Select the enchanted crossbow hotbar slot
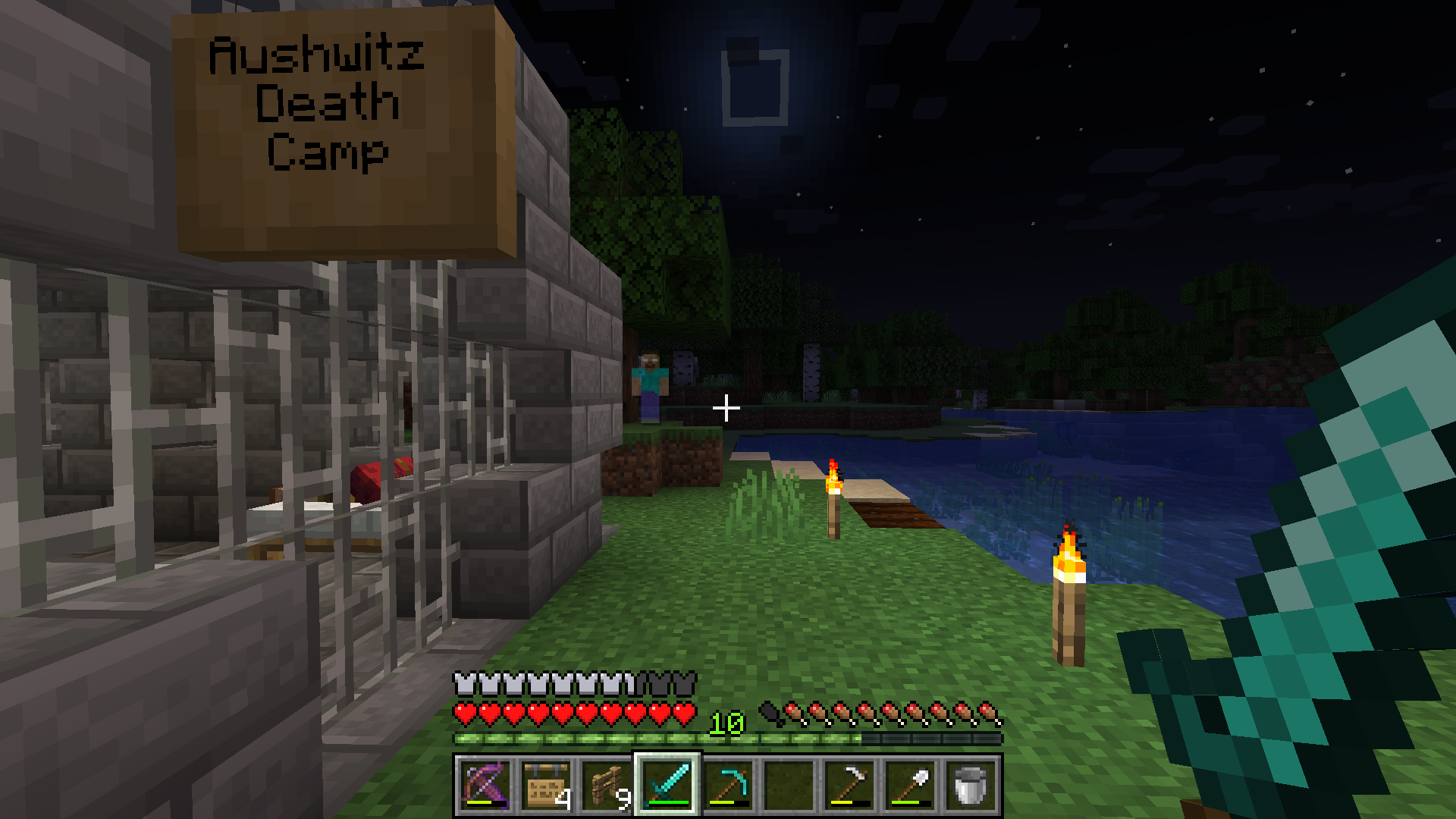The height and width of the screenshot is (819, 1456). (485, 785)
